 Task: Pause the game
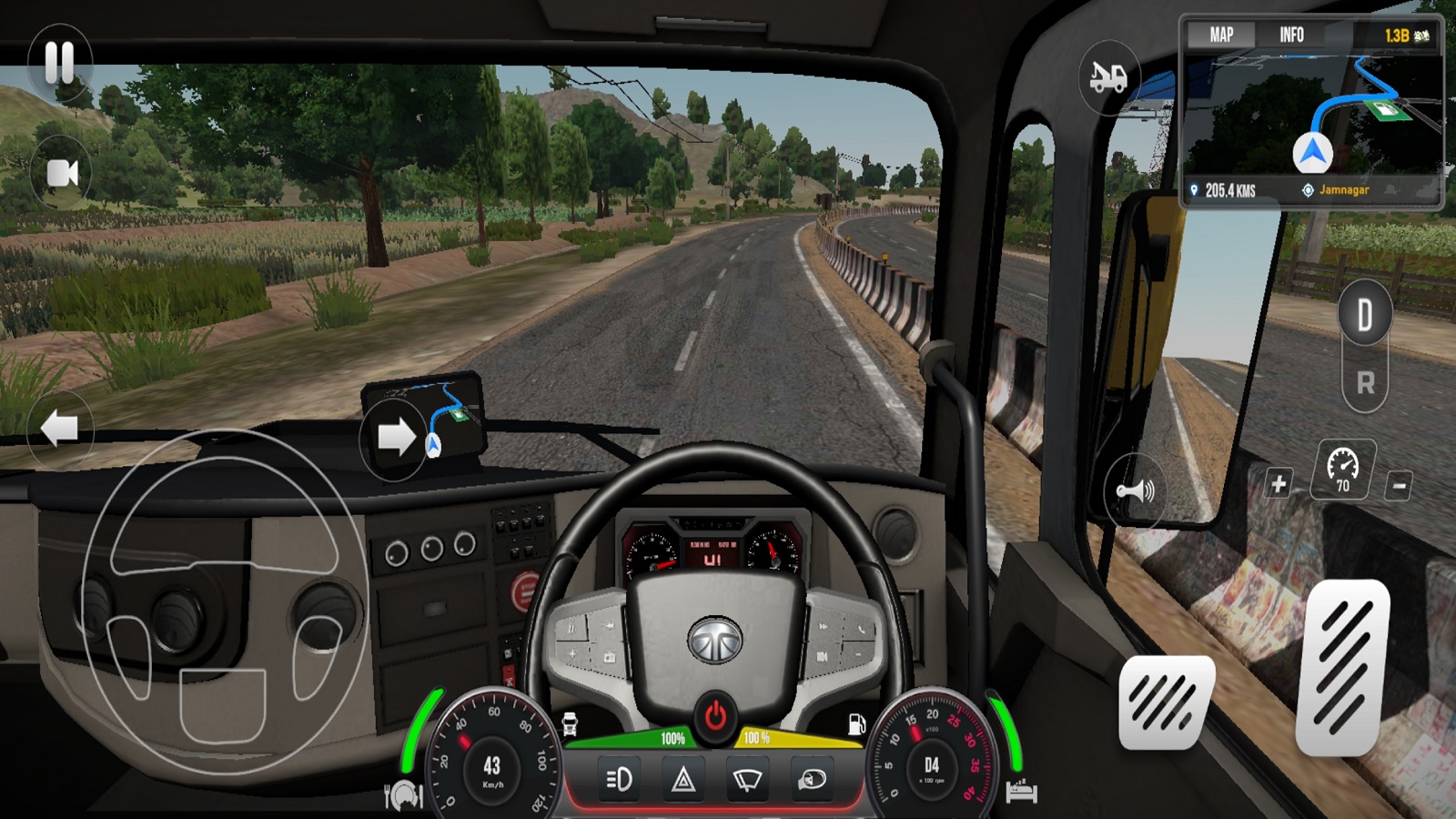60,63
